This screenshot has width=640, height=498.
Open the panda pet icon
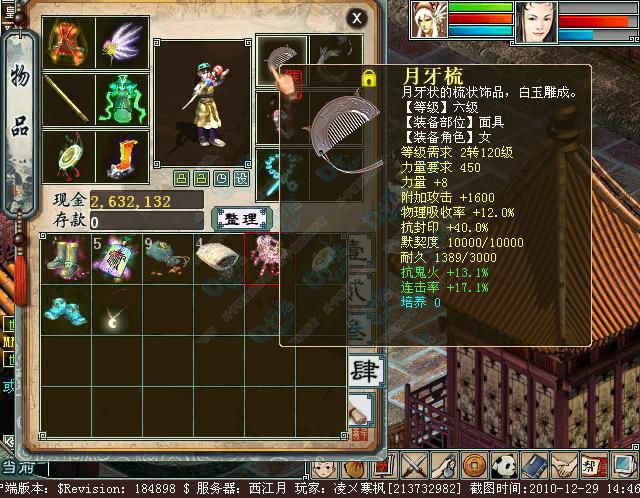[503, 466]
